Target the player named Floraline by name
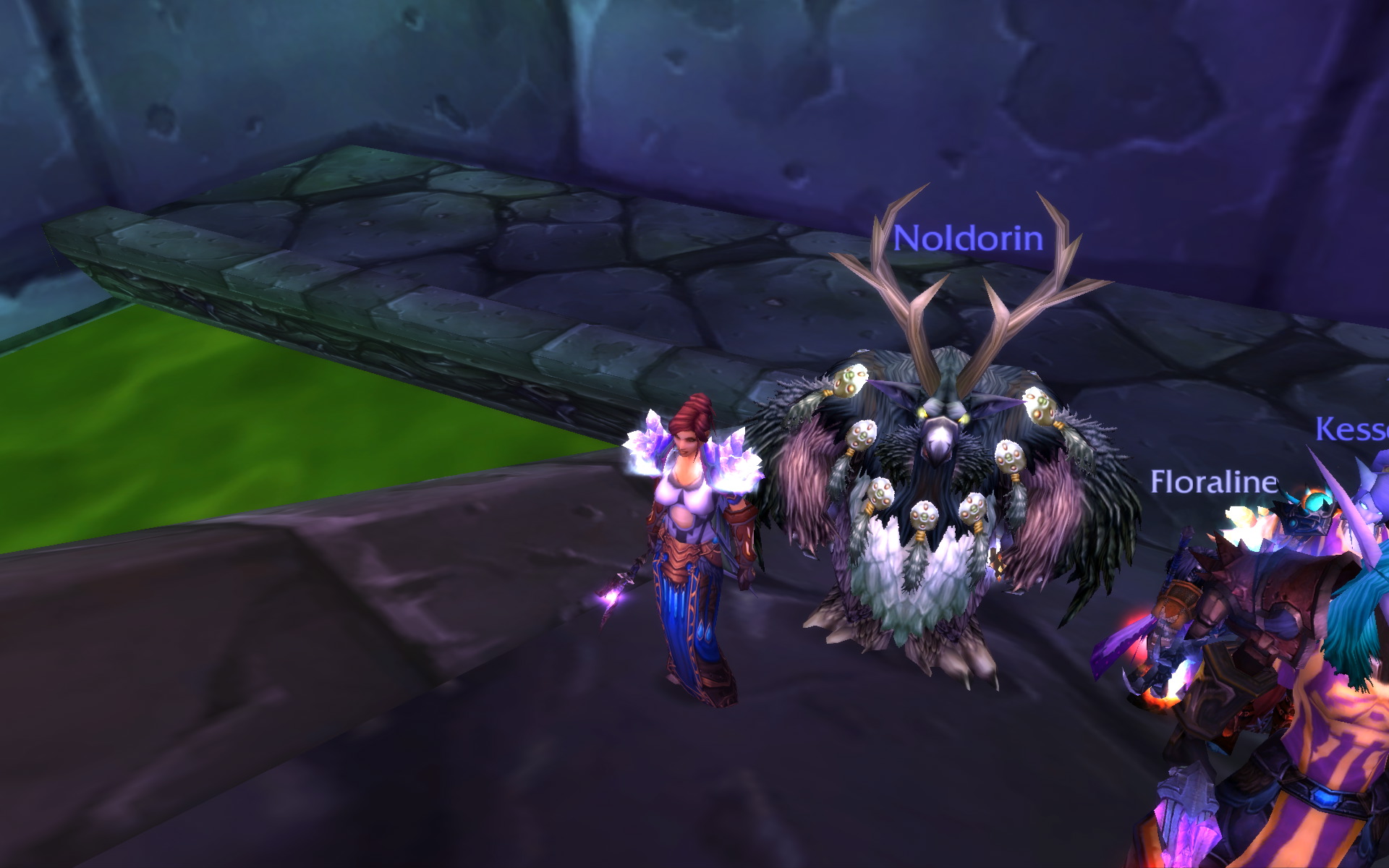Image resolution: width=1389 pixels, height=868 pixels. [x=1214, y=482]
